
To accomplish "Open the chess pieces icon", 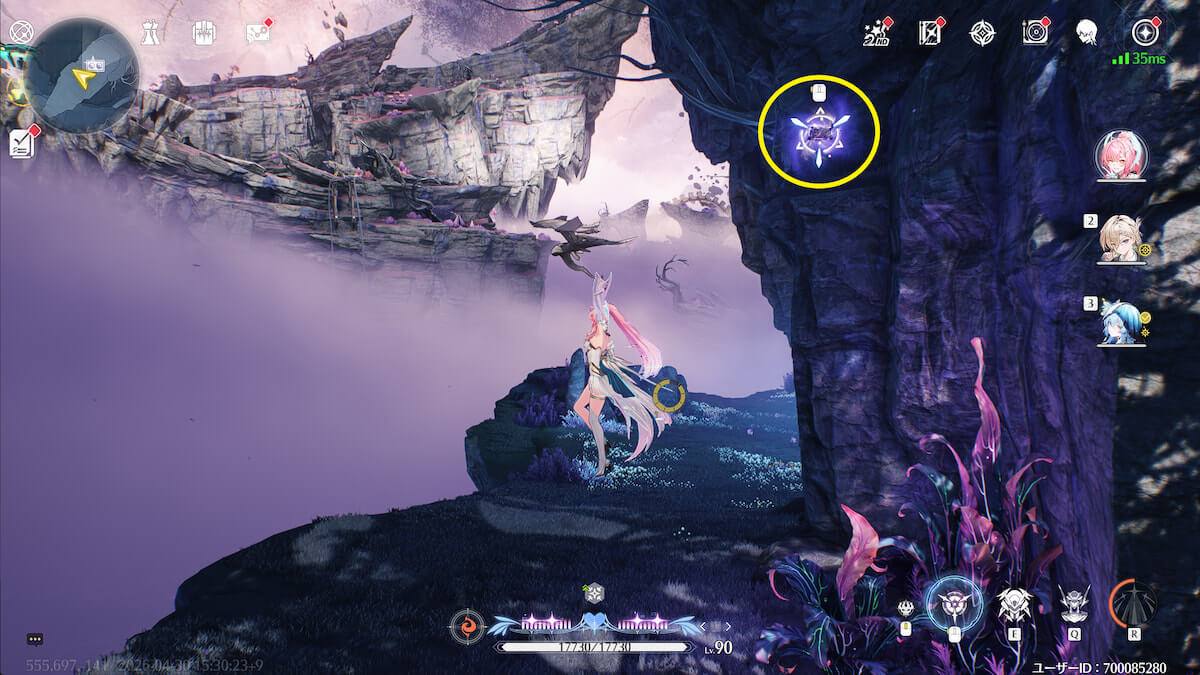I will point(150,32).
